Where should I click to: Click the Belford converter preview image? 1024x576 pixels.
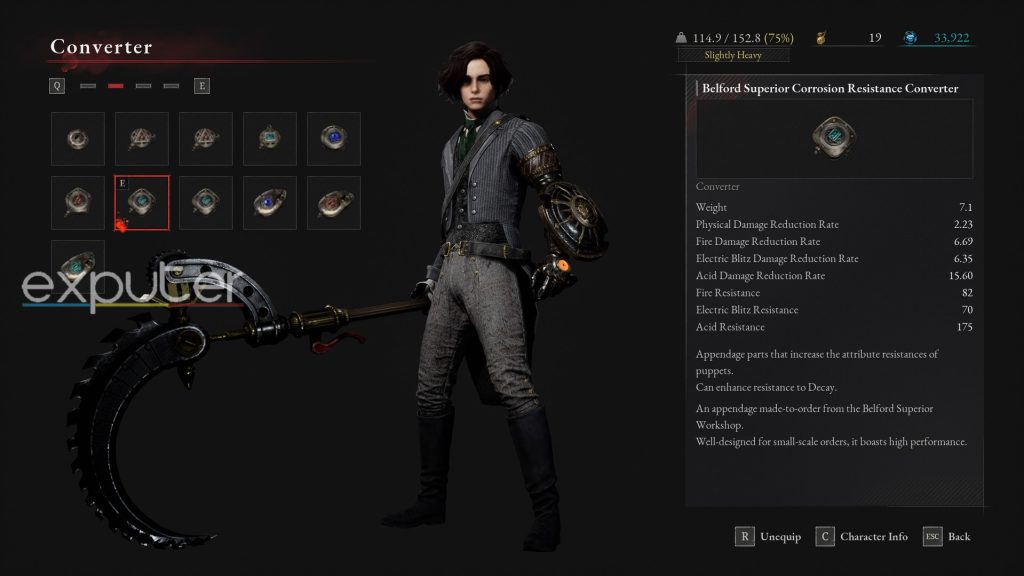point(833,137)
